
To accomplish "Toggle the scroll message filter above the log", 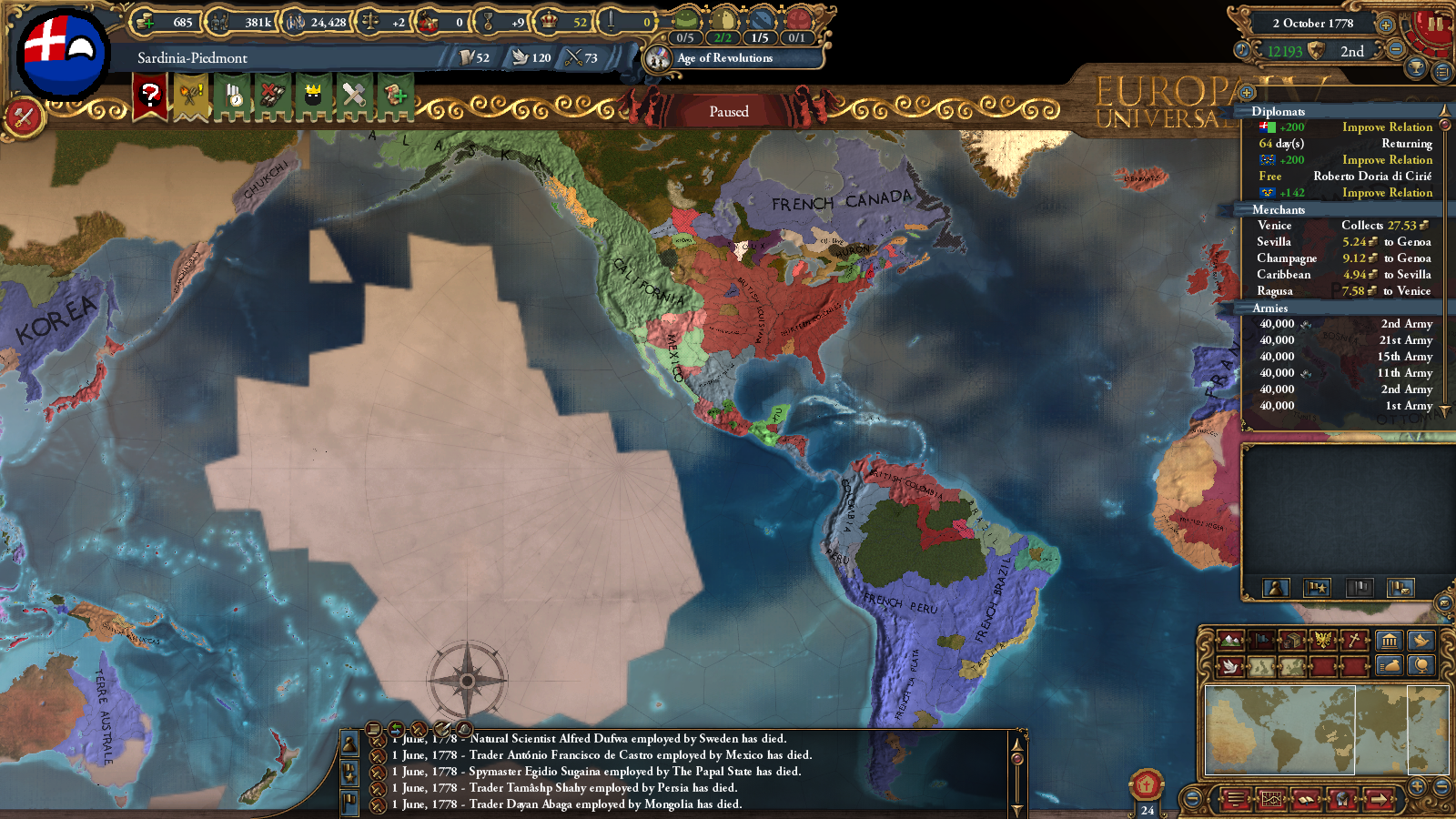I will click(373, 730).
